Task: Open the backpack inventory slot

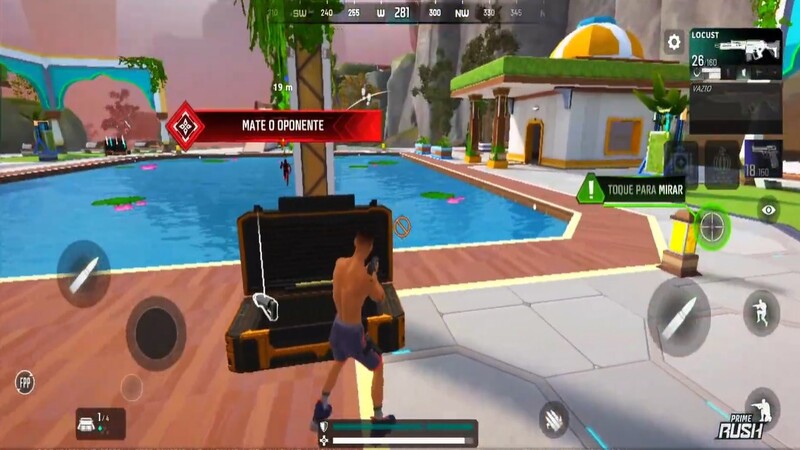Action: 100,423
